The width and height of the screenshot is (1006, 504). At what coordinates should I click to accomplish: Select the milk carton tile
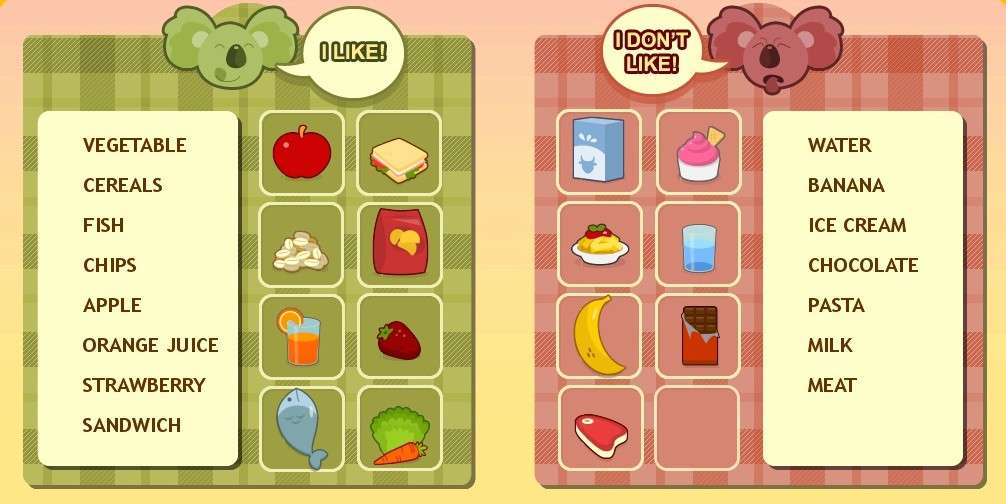tap(599, 153)
